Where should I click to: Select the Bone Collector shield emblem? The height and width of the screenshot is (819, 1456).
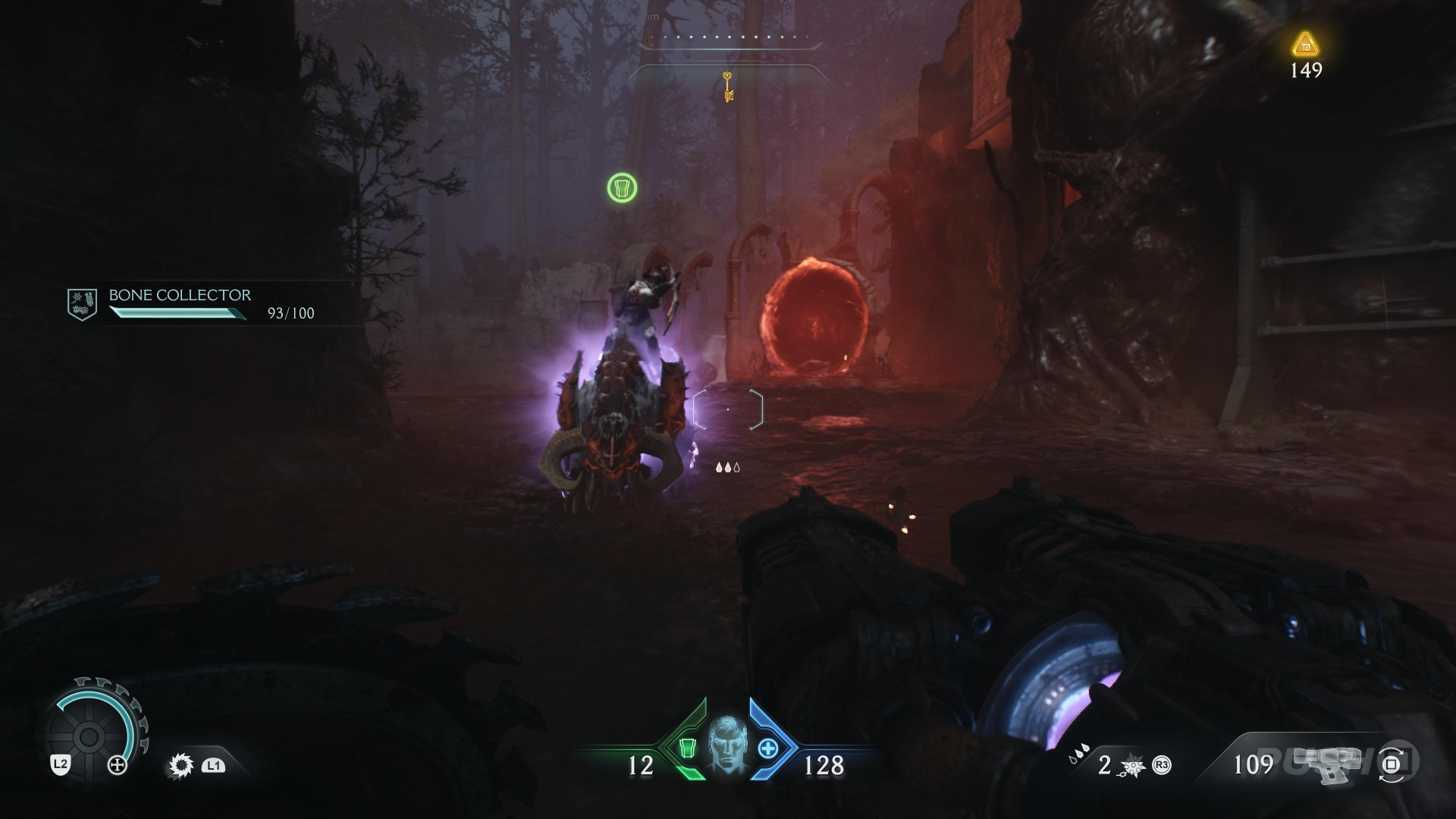(82, 304)
